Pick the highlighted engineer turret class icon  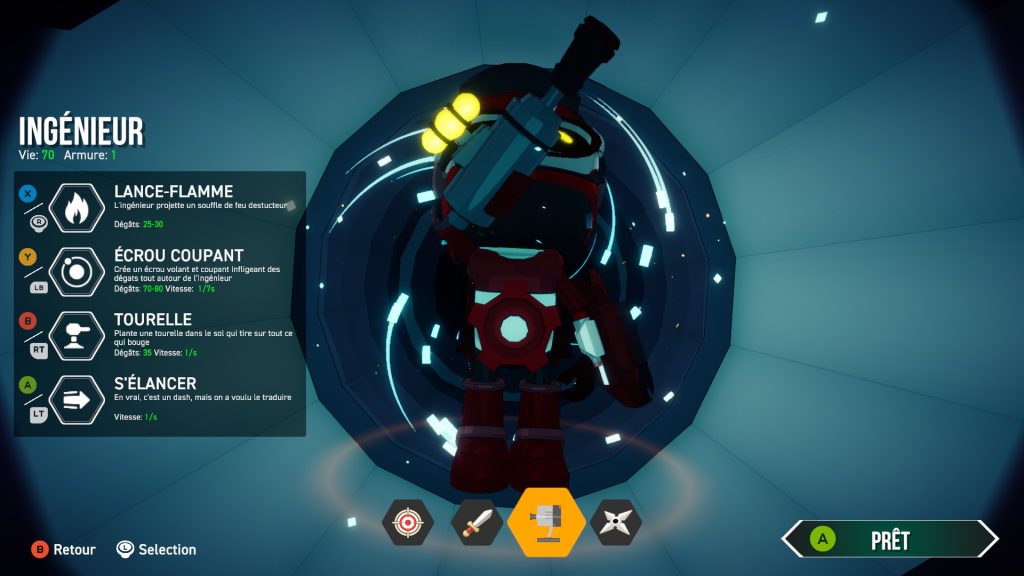click(x=546, y=522)
